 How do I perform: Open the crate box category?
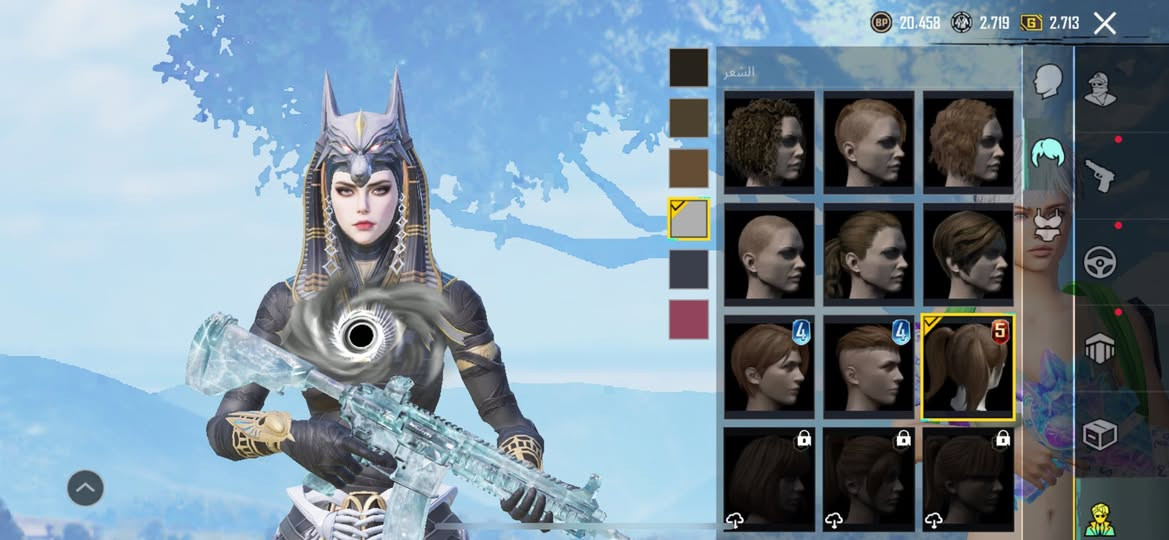pos(1100,434)
